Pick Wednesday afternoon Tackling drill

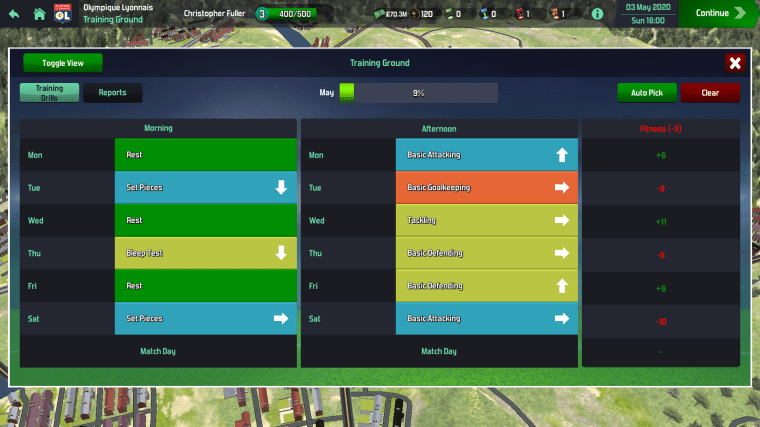[487, 220]
